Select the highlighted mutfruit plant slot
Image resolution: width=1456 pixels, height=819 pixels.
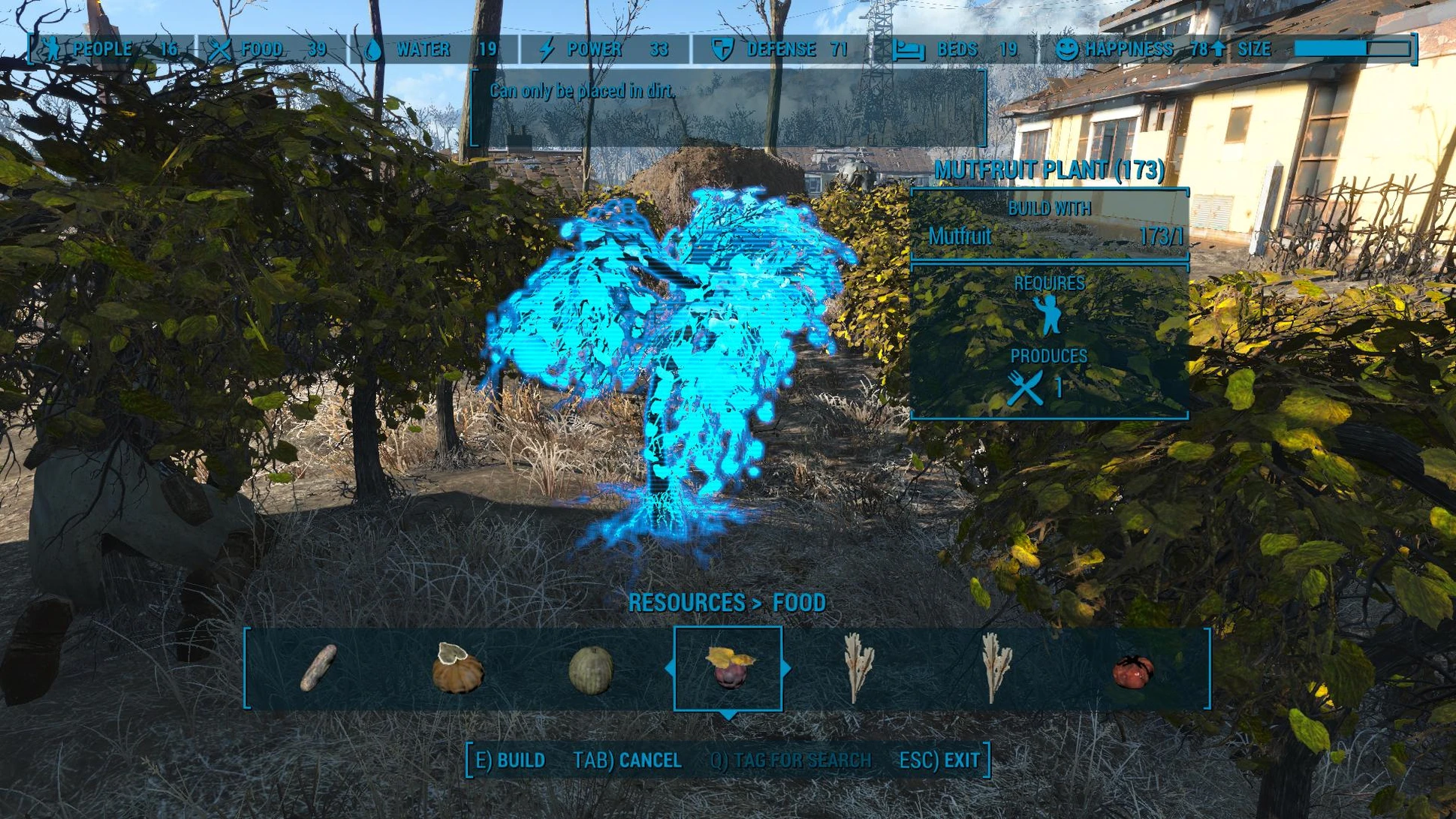pos(728,667)
